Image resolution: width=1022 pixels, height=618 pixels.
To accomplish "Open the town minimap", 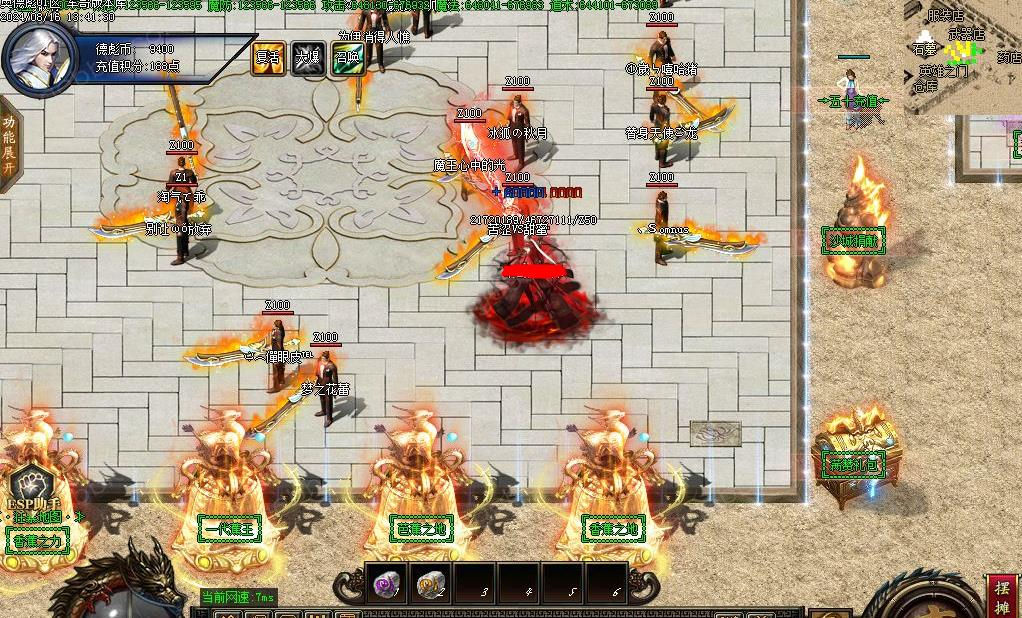I will (x=962, y=56).
